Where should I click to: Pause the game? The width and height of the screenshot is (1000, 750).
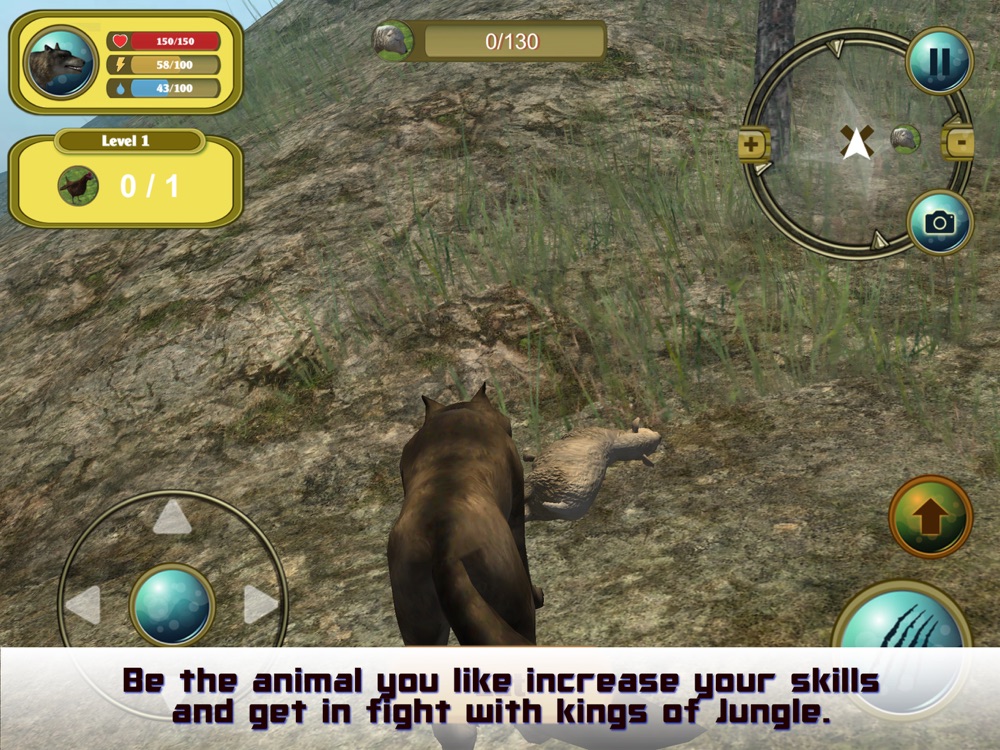pyautogui.click(x=939, y=62)
